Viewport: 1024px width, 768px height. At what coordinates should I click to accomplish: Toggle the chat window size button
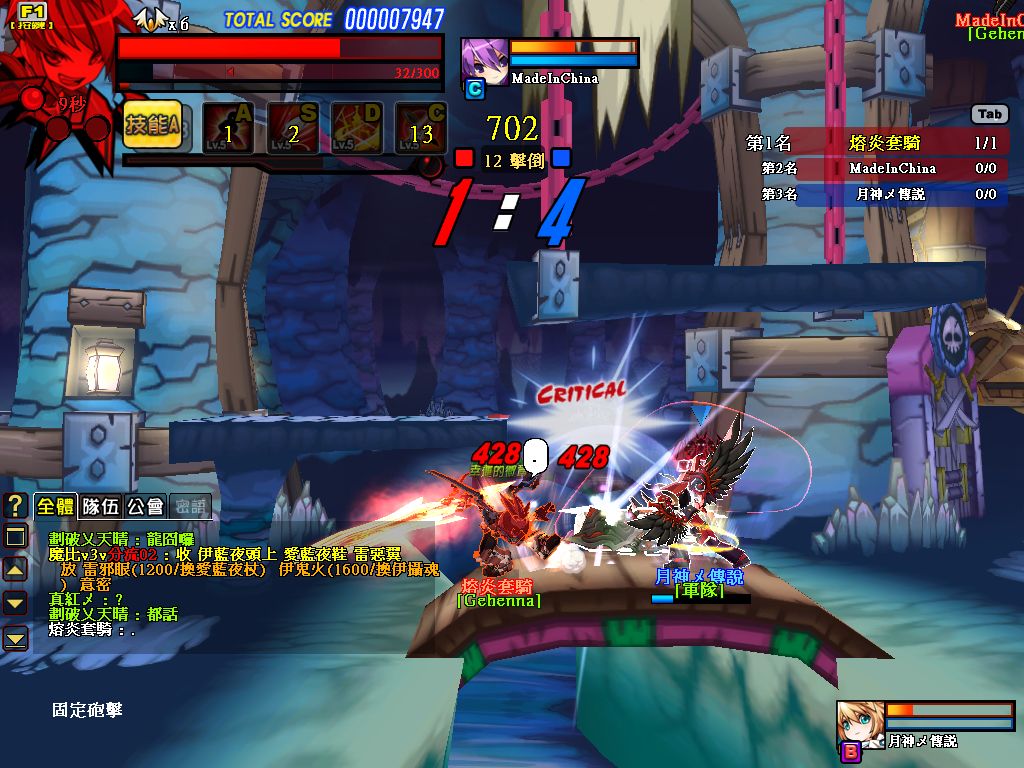point(15,537)
